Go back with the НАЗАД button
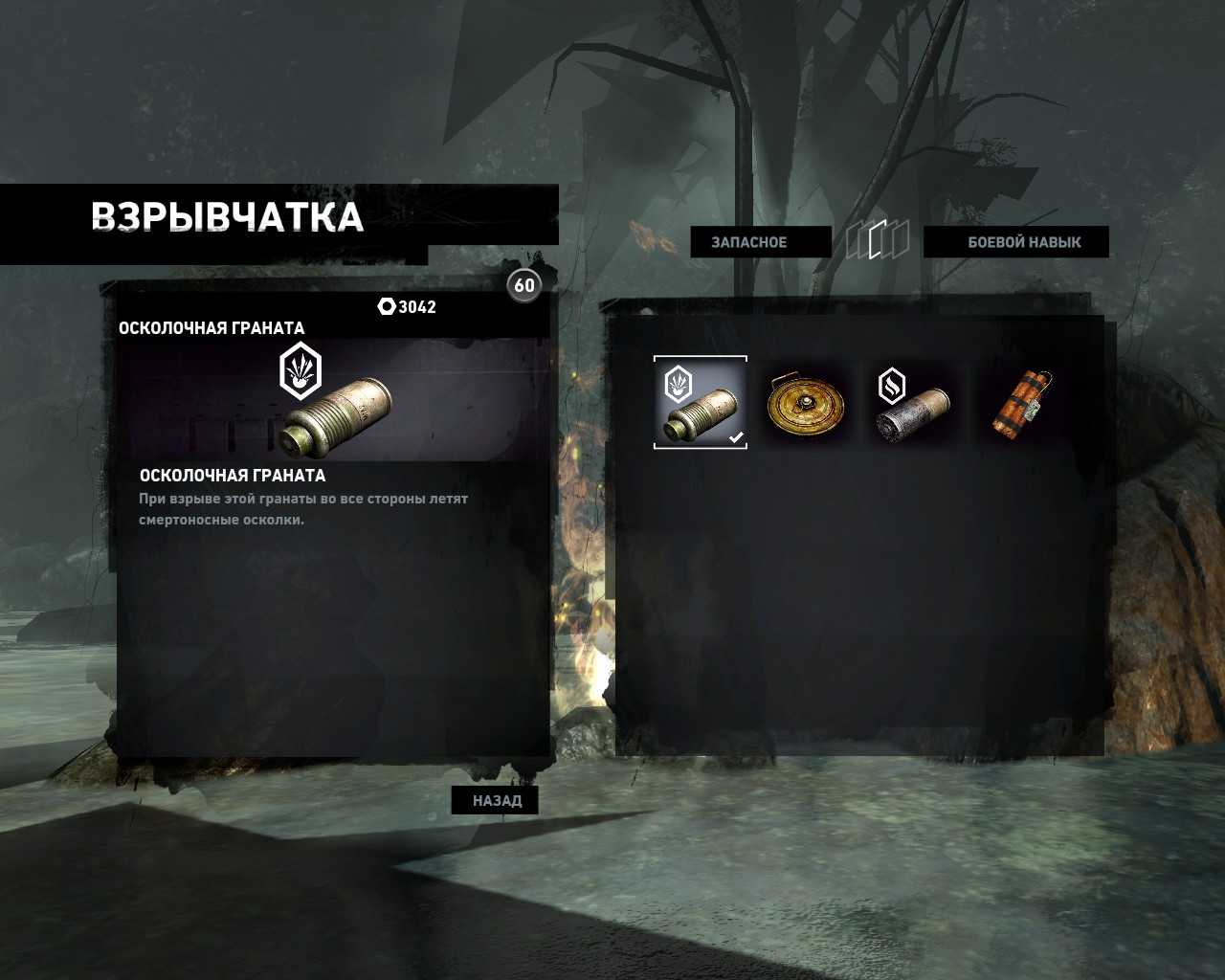 pyautogui.click(x=496, y=800)
